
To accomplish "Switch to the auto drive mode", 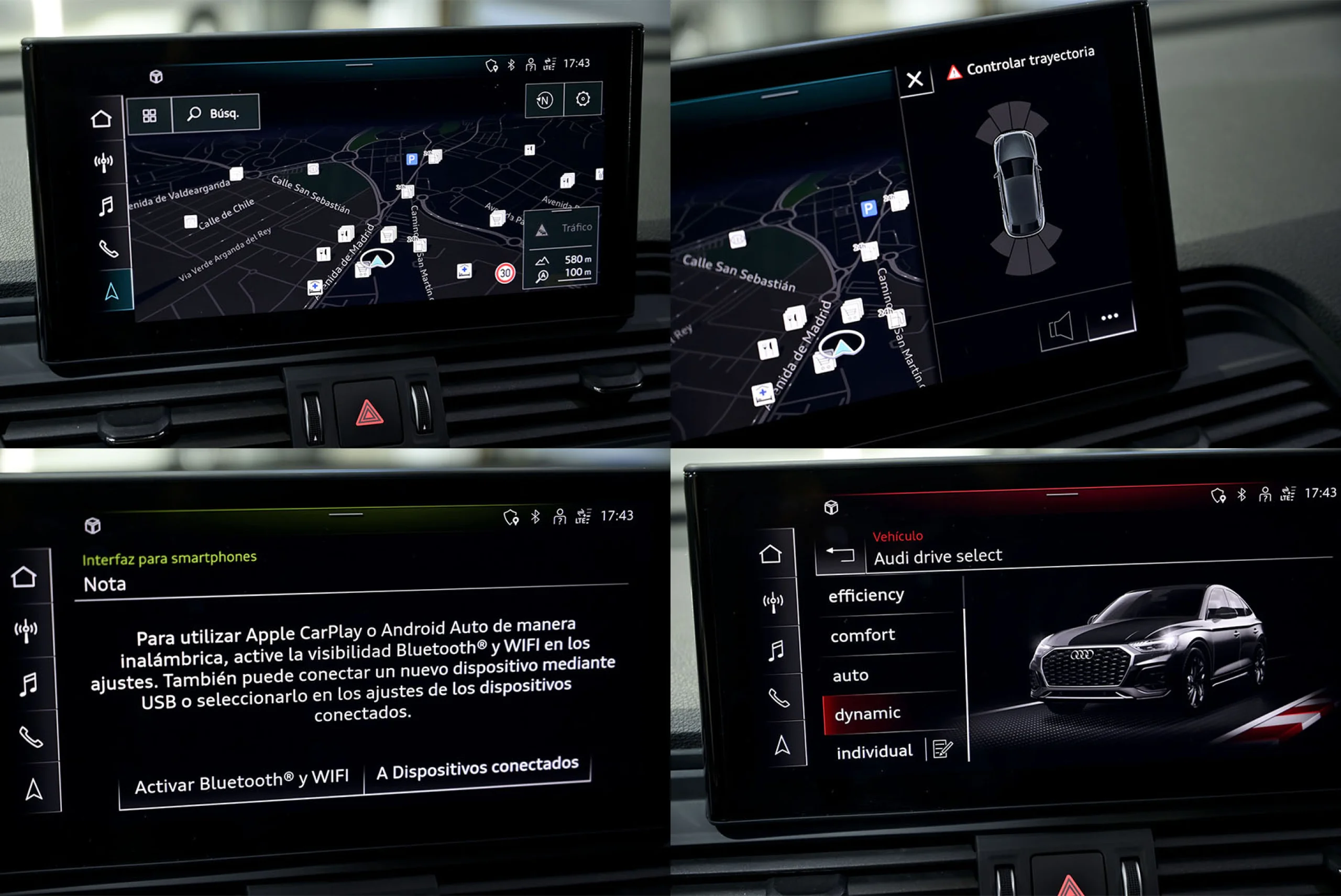I will click(851, 676).
